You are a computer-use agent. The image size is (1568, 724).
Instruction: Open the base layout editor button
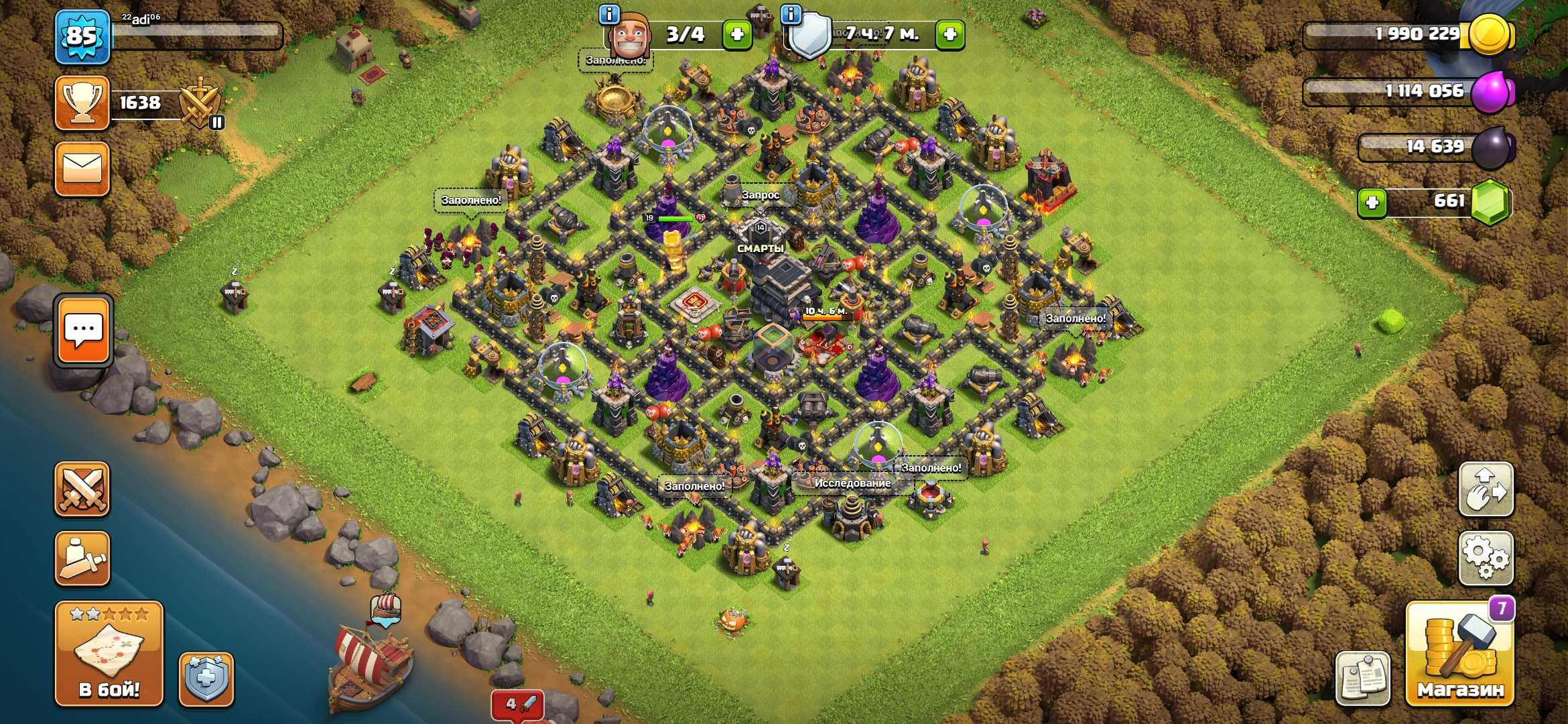[x=1486, y=489]
